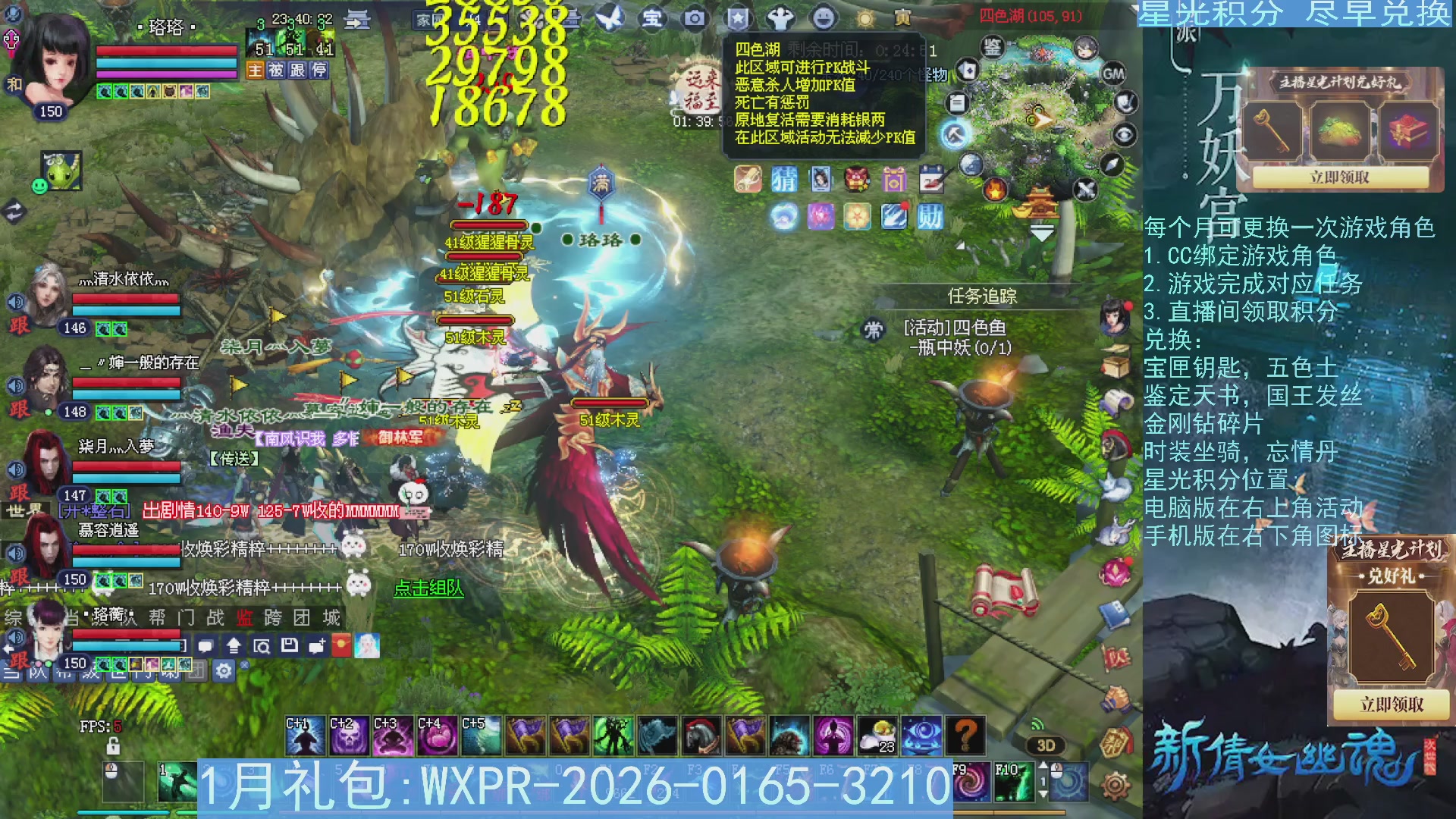
Task: Open the screenshot camera icon in the top bar
Action: coord(695,19)
